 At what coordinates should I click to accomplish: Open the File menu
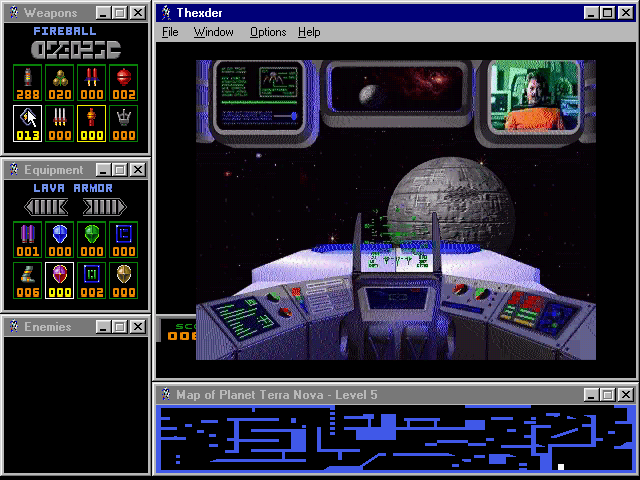tap(170, 32)
